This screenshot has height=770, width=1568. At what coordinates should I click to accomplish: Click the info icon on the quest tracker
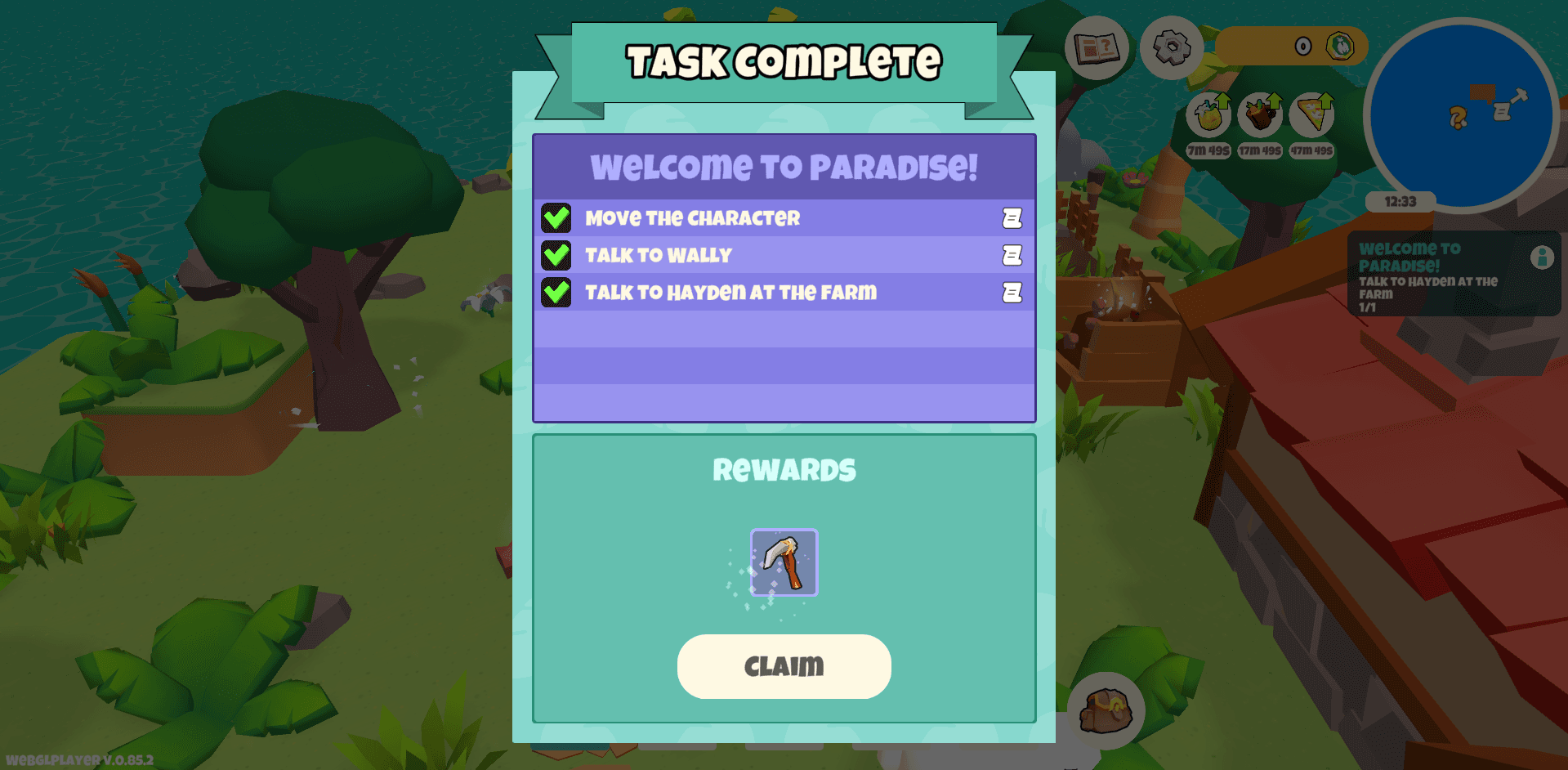click(1543, 258)
